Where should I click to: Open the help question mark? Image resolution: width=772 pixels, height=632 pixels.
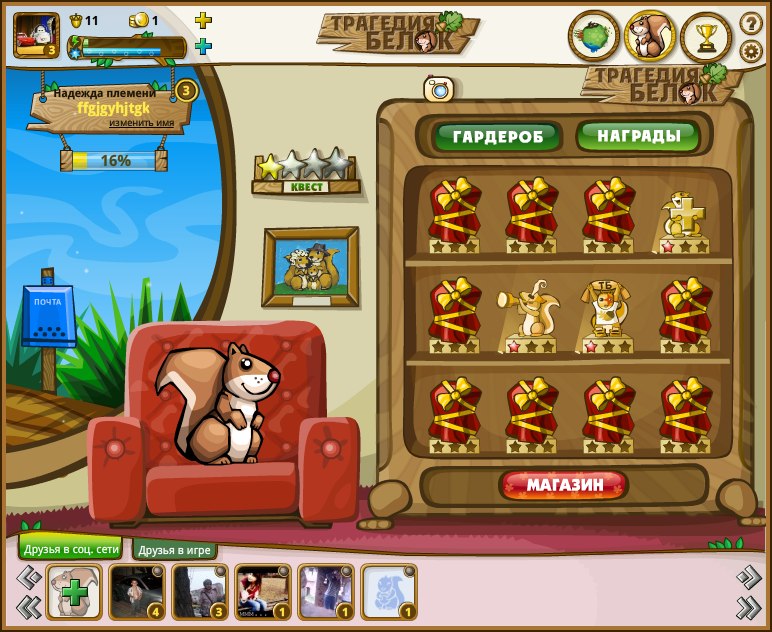[750, 23]
